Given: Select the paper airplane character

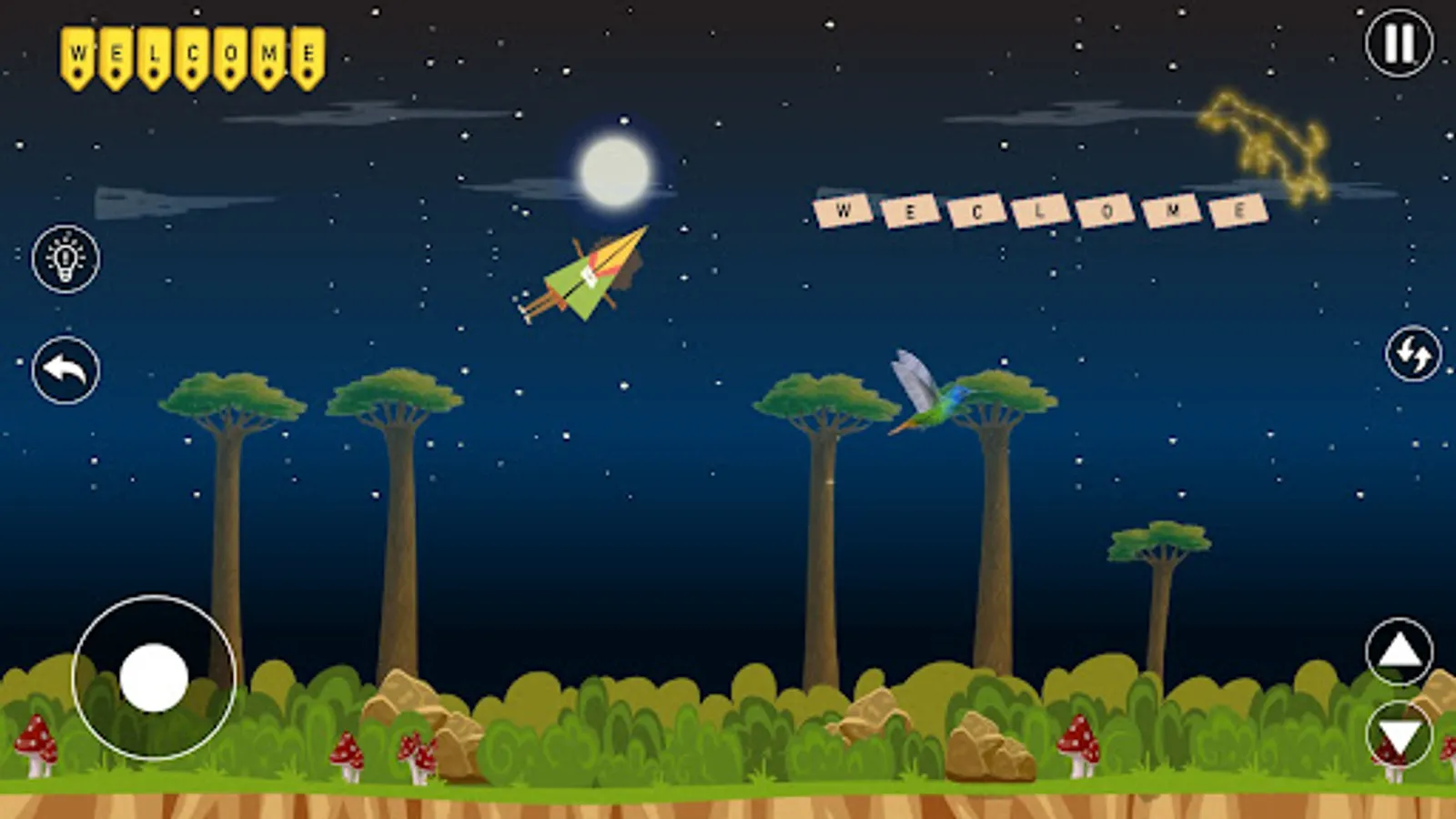Looking at the screenshot, I should coord(587,278).
